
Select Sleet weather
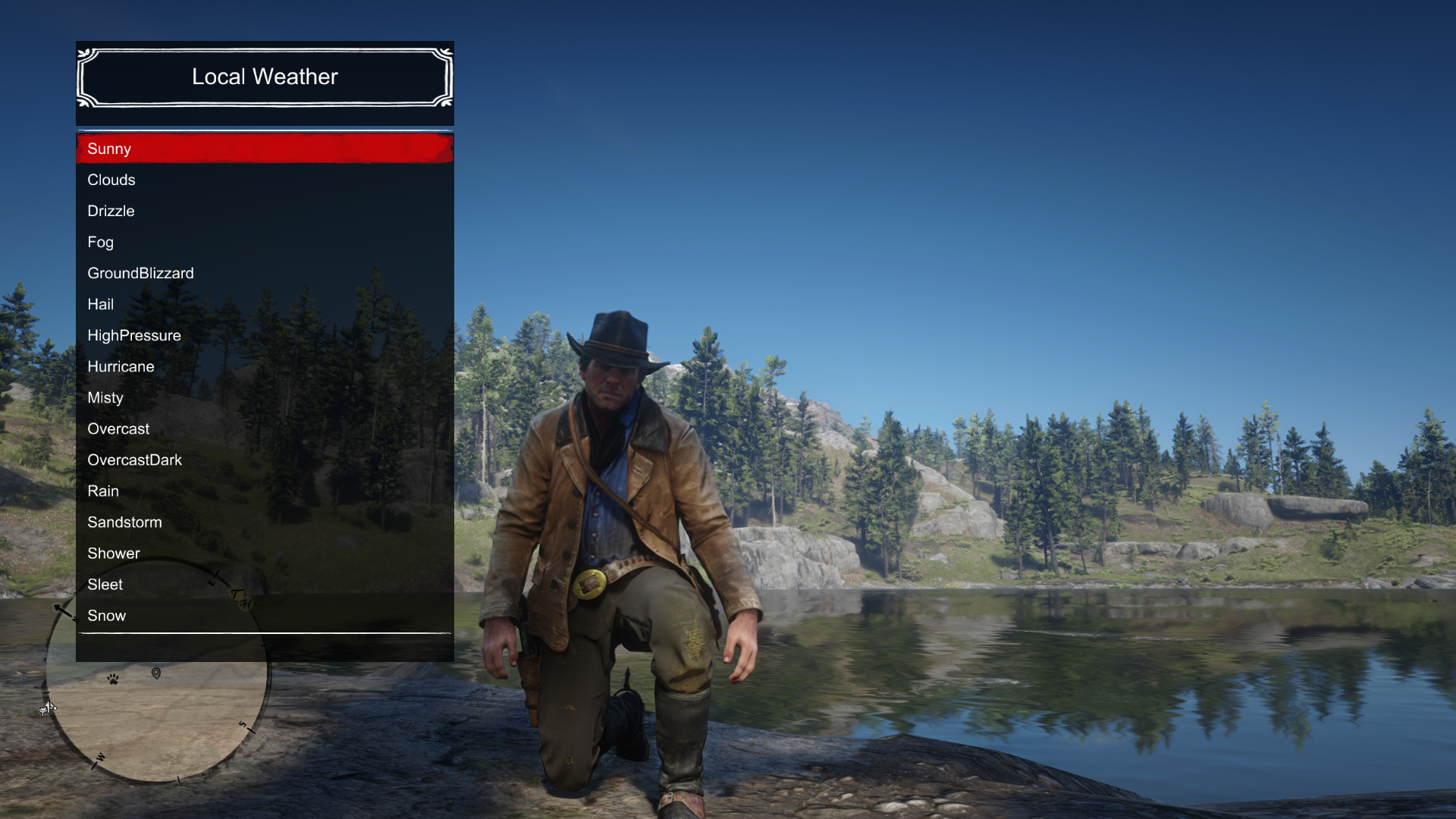[x=264, y=584]
